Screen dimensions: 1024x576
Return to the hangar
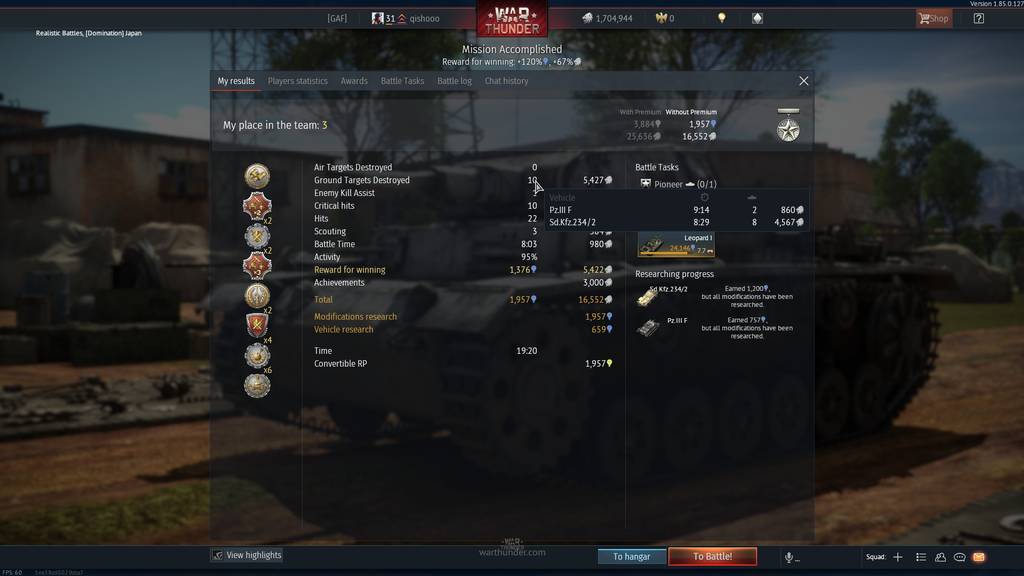pos(631,556)
